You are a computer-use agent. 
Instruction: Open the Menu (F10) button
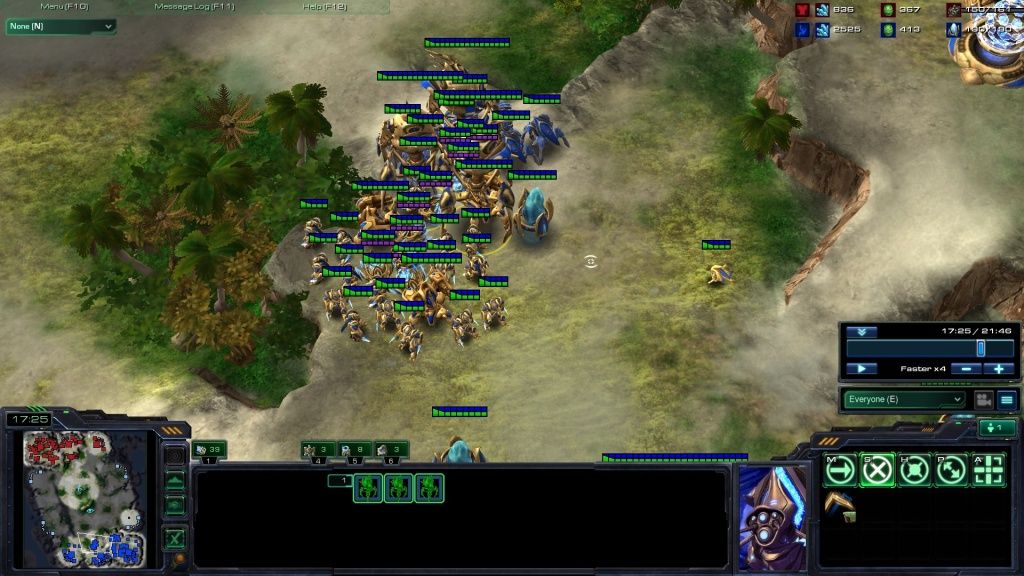pos(65,7)
